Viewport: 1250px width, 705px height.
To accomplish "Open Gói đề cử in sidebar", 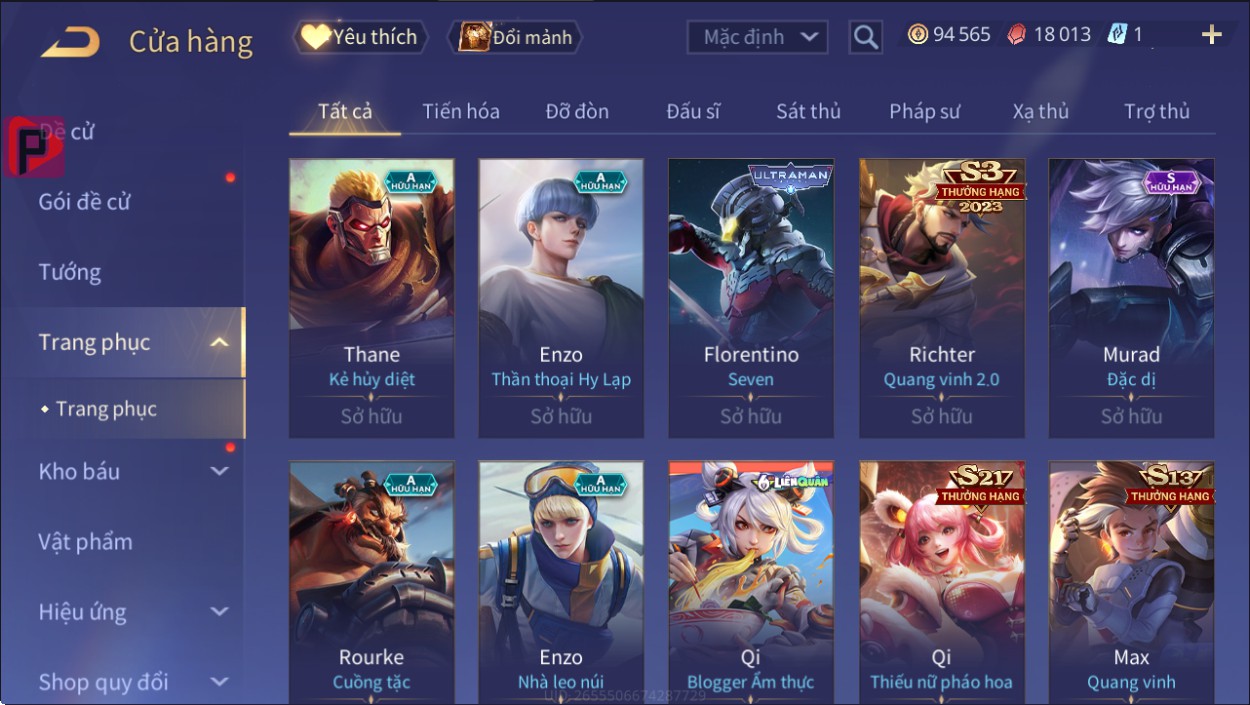I will click(85, 202).
